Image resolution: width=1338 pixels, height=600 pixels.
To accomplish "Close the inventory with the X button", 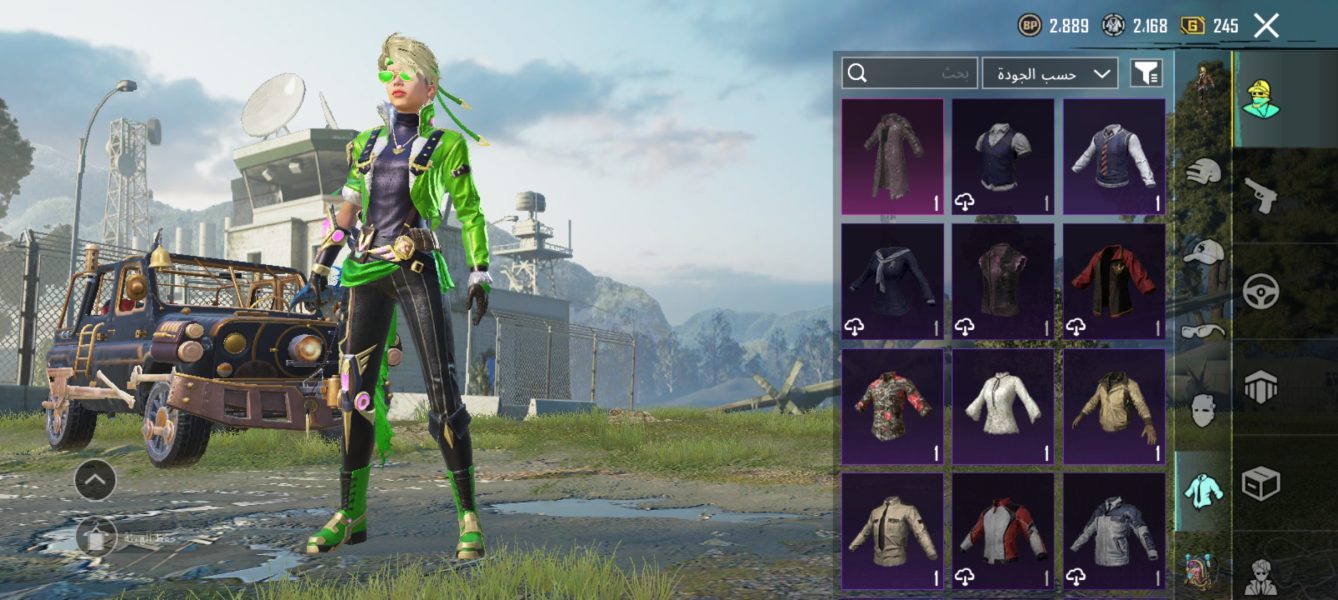I will click(1266, 26).
